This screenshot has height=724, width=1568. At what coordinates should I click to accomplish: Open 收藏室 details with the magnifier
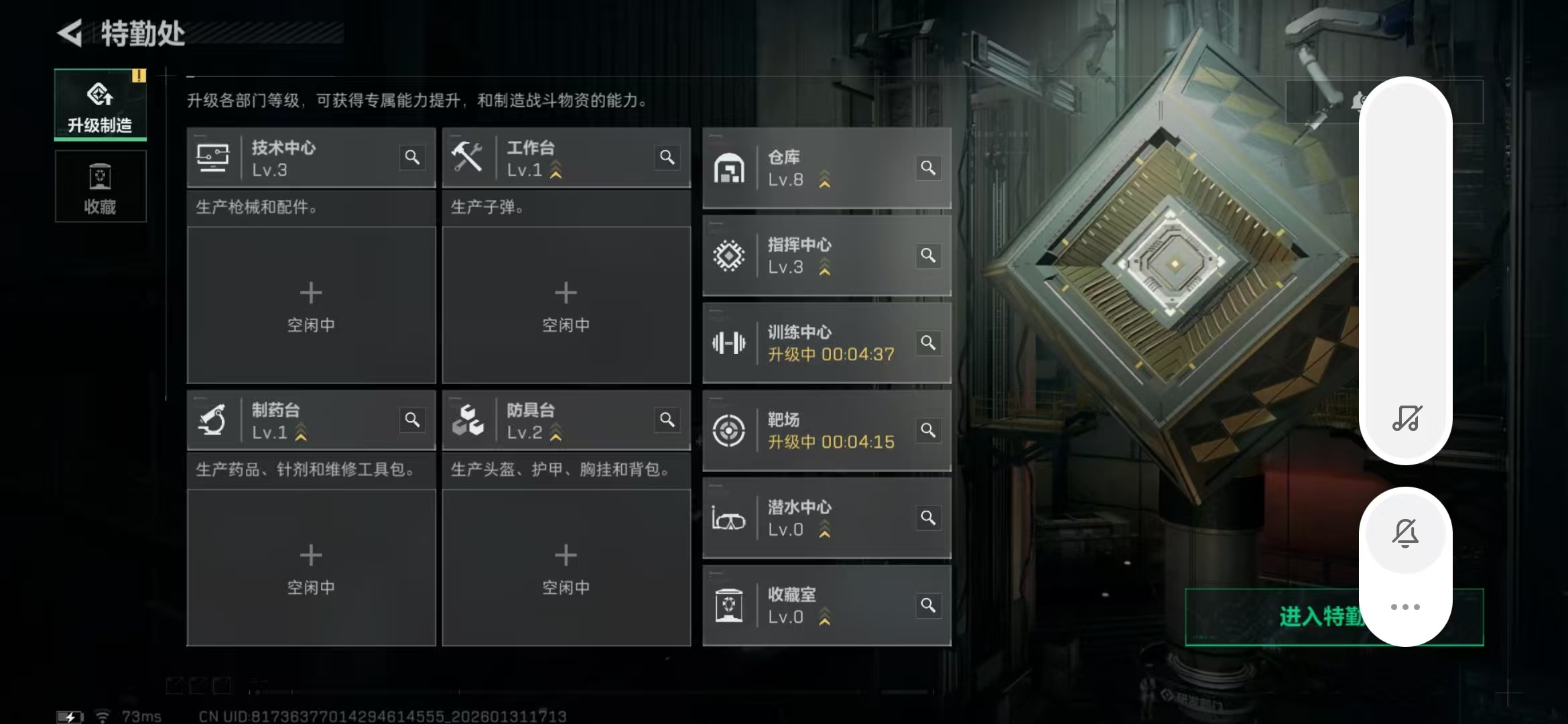click(x=929, y=605)
